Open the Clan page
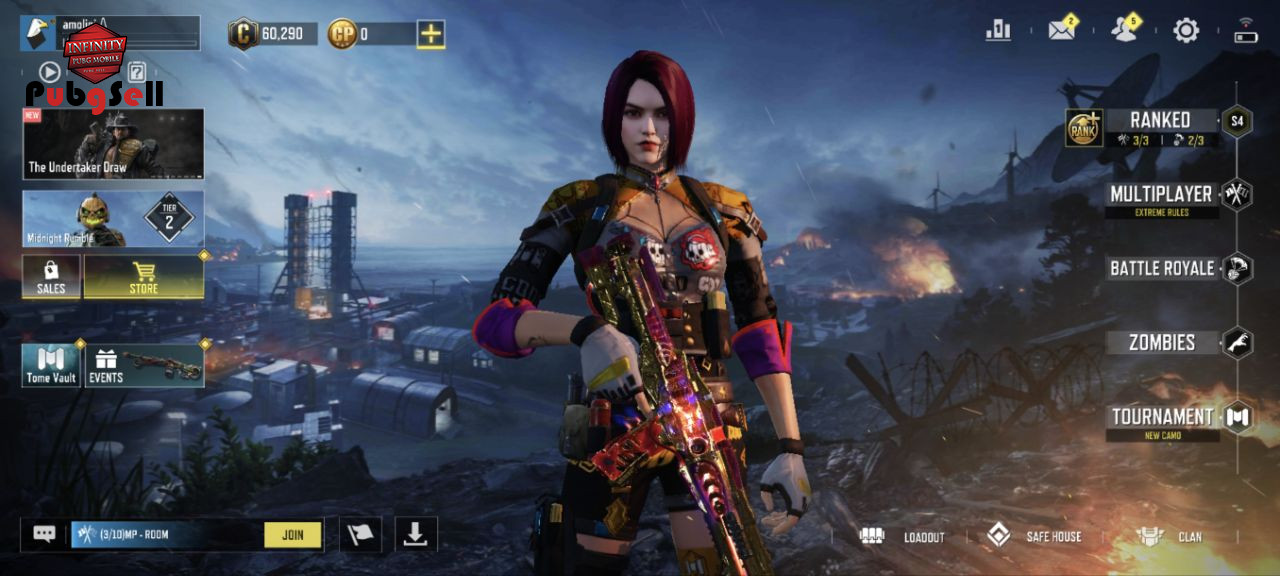Viewport: 1280px width, 576px height. (1170, 536)
